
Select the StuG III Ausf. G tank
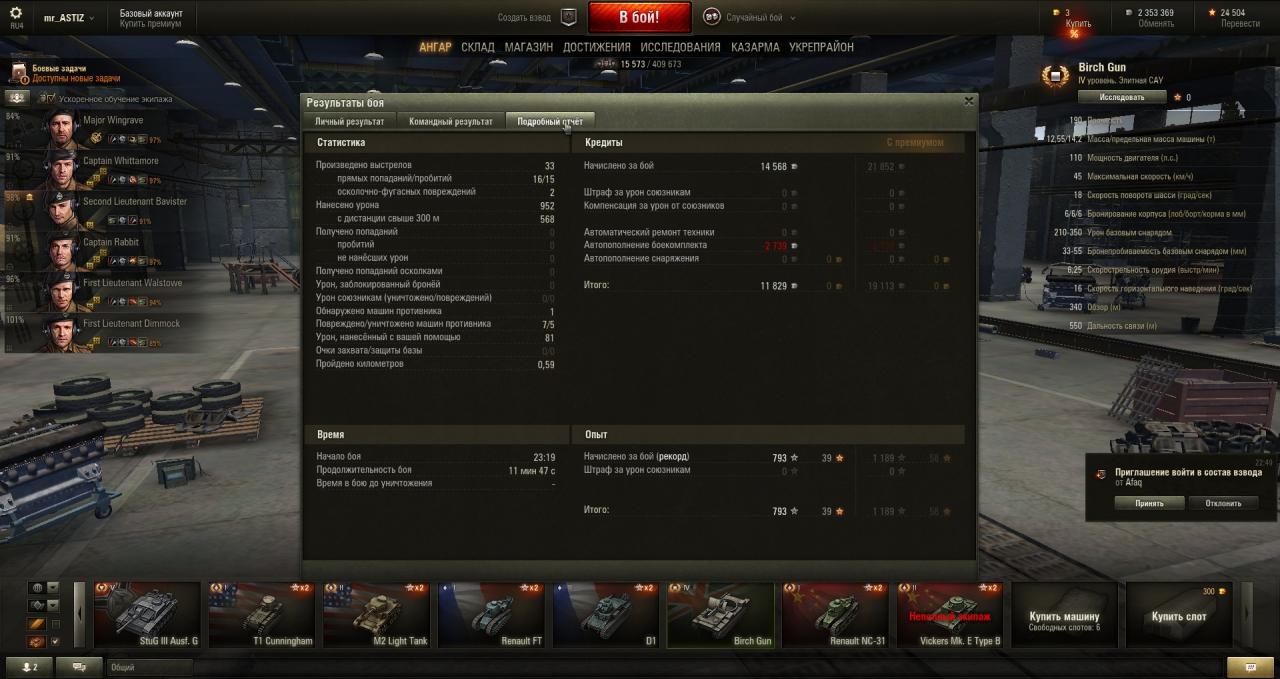click(x=148, y=616)
